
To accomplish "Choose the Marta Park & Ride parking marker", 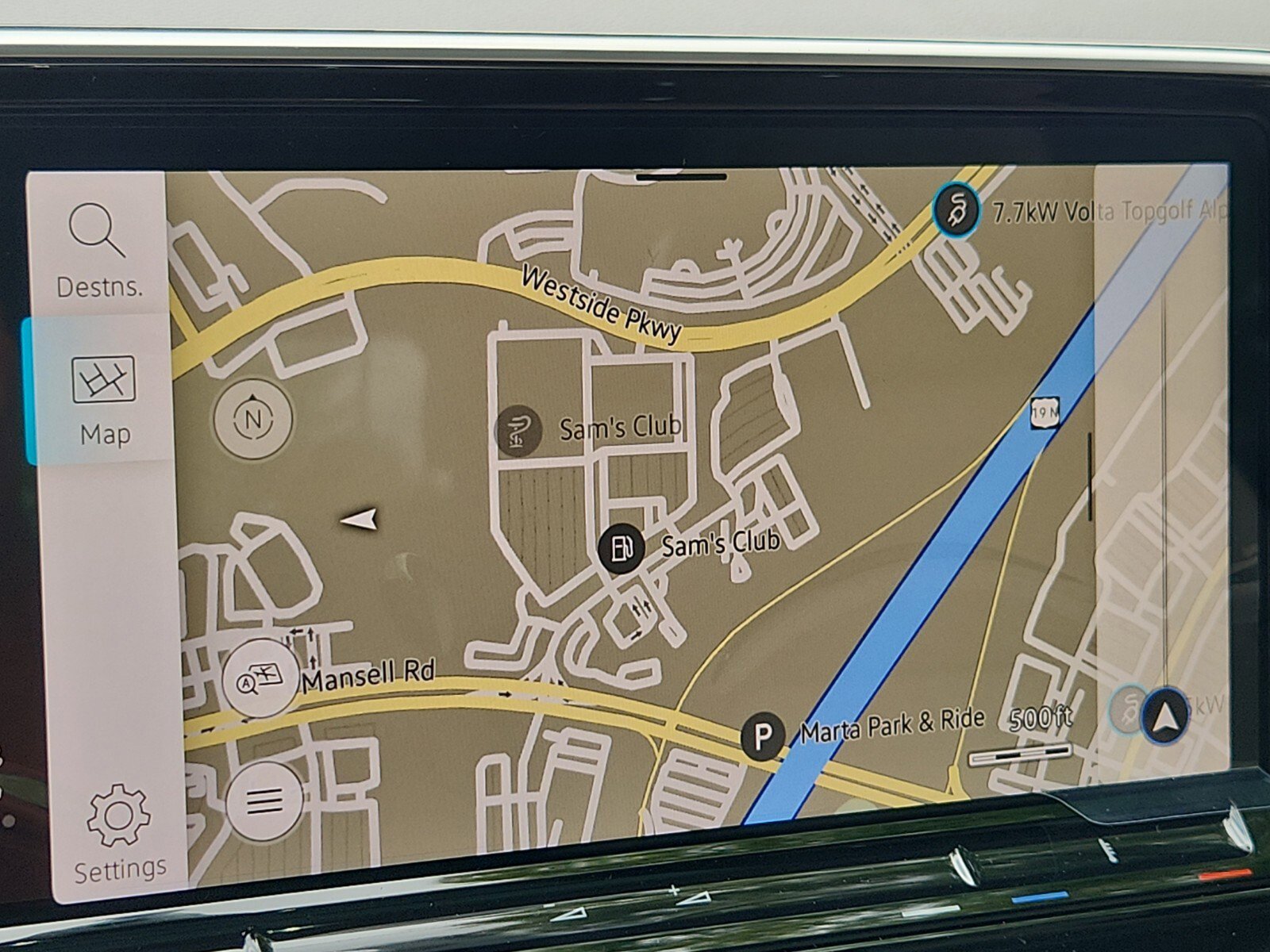I will pyautogui.click(x=762, y=736).
